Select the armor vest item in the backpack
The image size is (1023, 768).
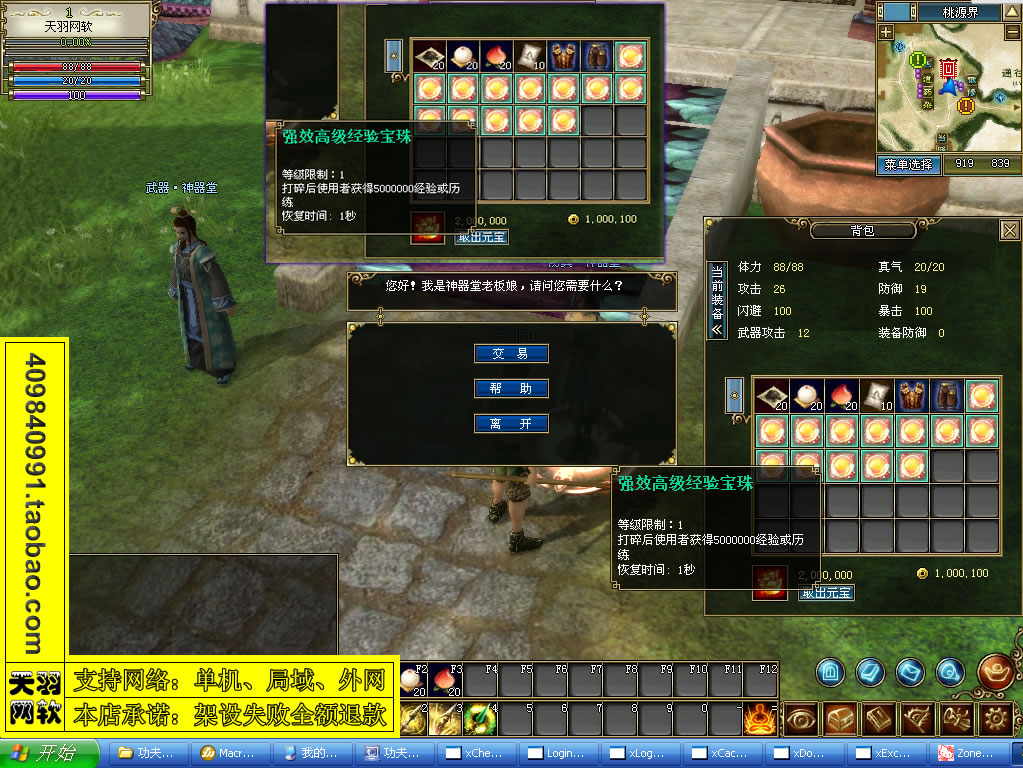coord(911,396)
